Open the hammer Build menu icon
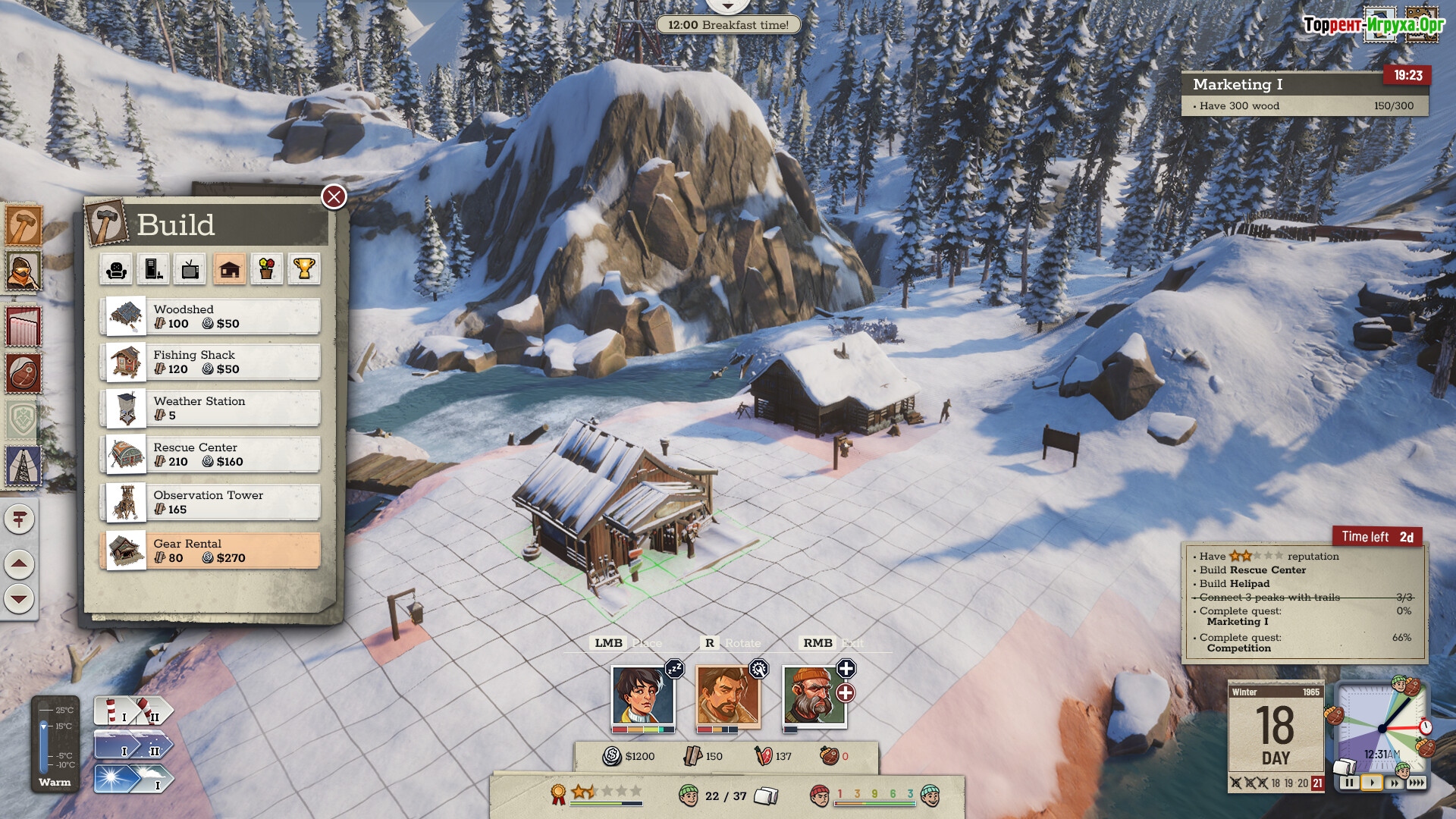This screenshot has height=819, width=1456. (x=23, y=225)
